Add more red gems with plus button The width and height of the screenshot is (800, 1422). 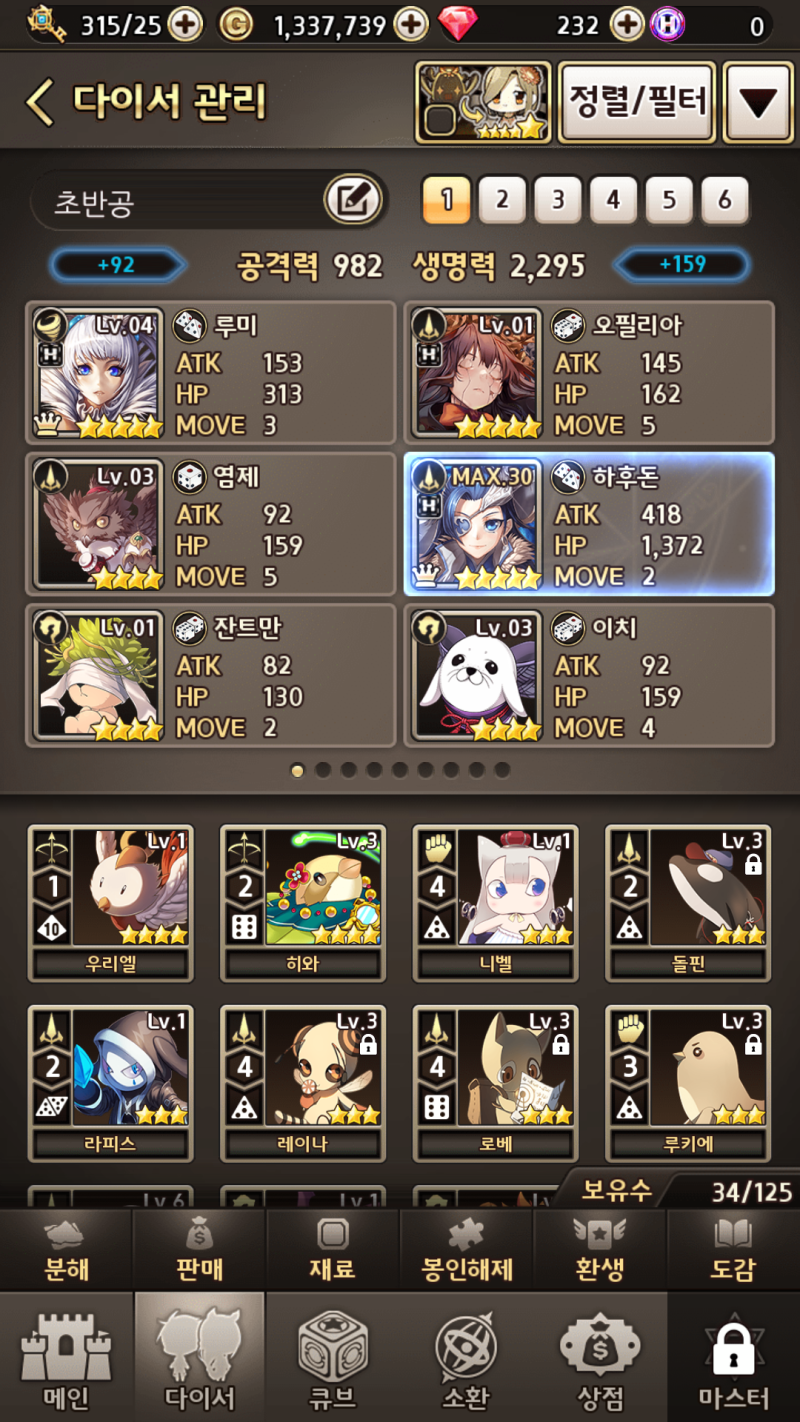point(627,25)
